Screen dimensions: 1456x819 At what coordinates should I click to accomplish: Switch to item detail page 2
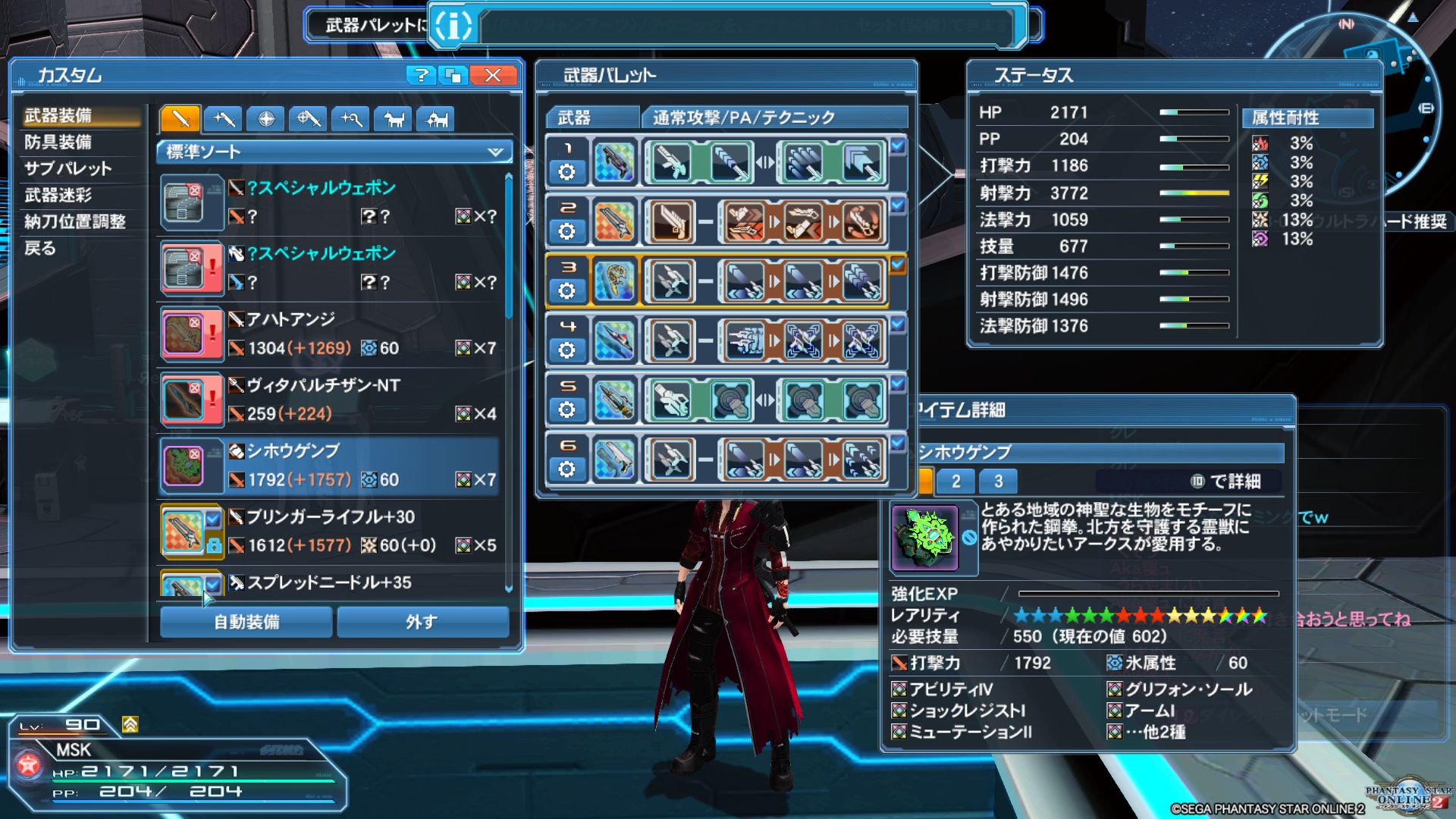click(x=955, y=481)
